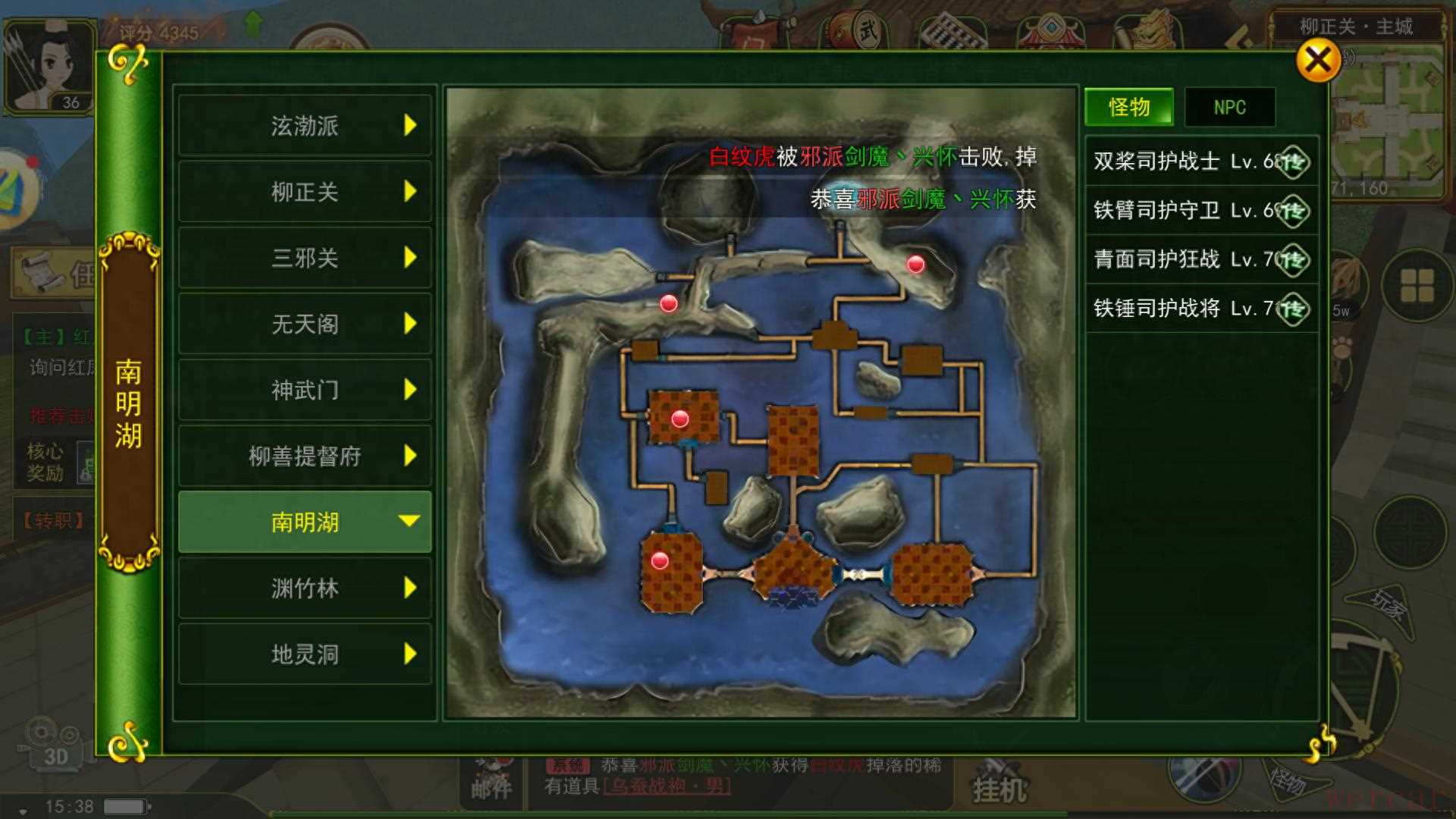Switch to the NPC tab
This screenshot has height=819, width=1456.
click(x=1229, y=107)
